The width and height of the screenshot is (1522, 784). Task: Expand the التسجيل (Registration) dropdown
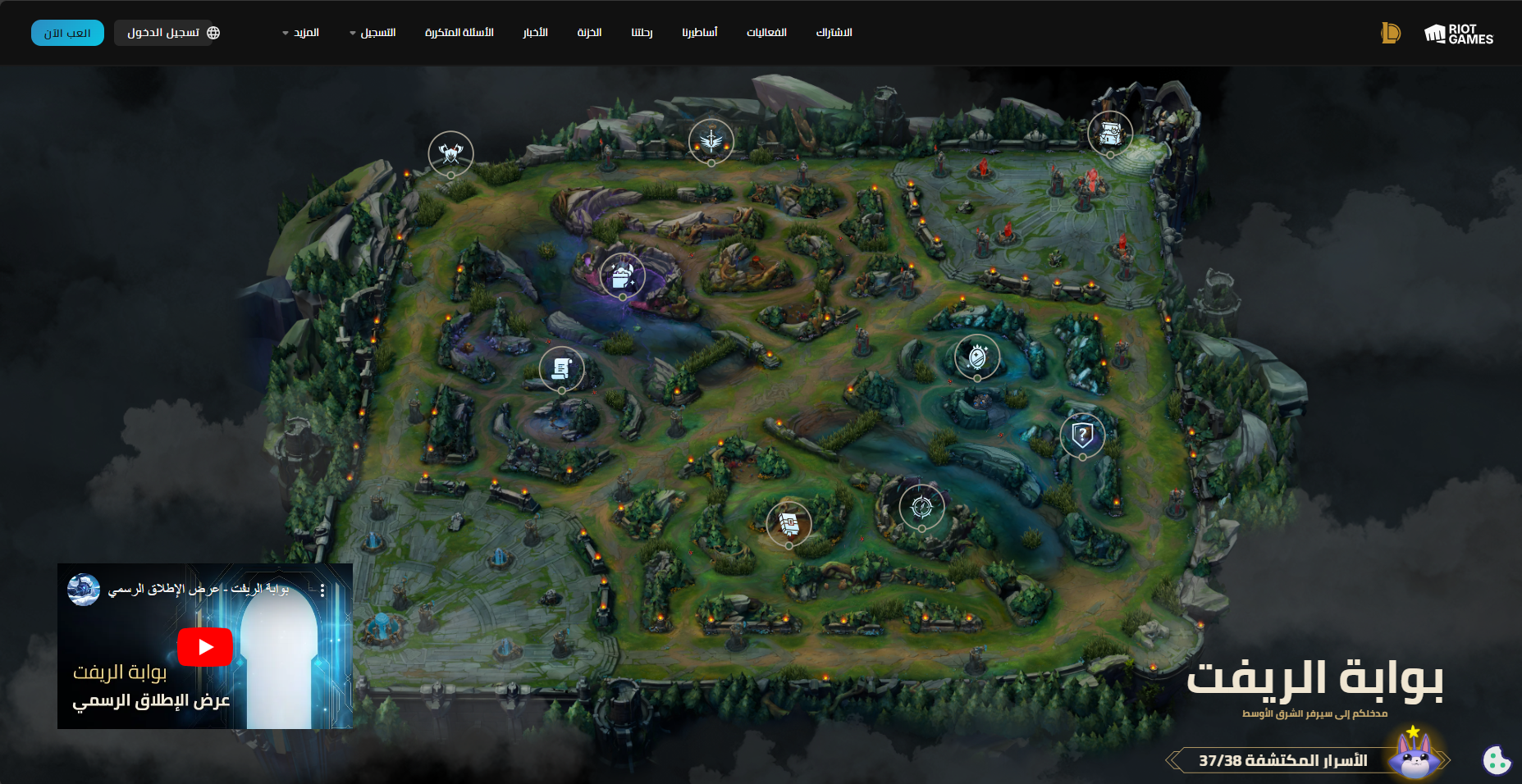[x=374, y=33]
